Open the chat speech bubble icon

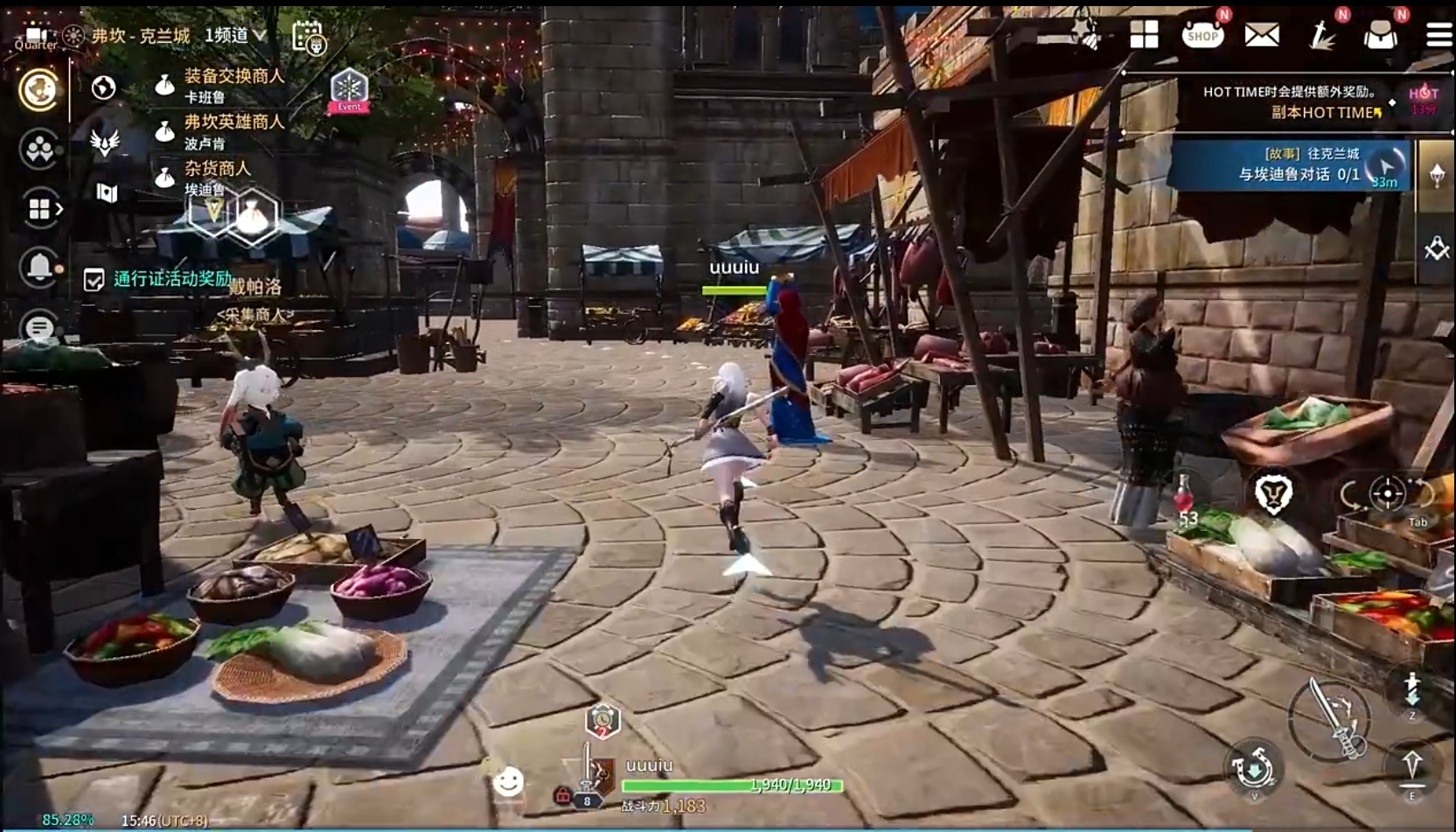(x=39, y=327)
